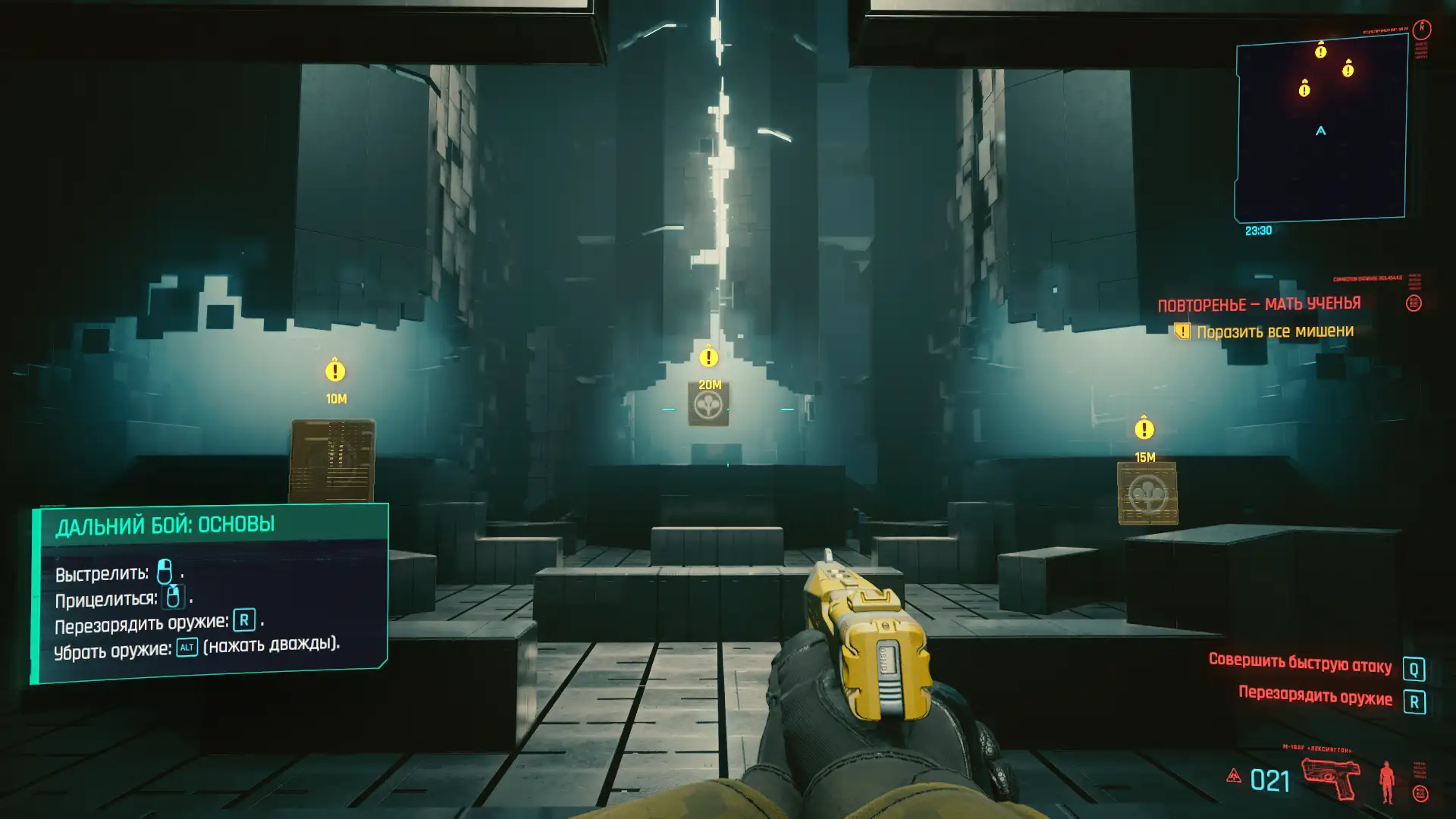Click the player arrow on the minimap
The width and height of the screenshot is (1456, 819).
click(x=1320, y=131)
